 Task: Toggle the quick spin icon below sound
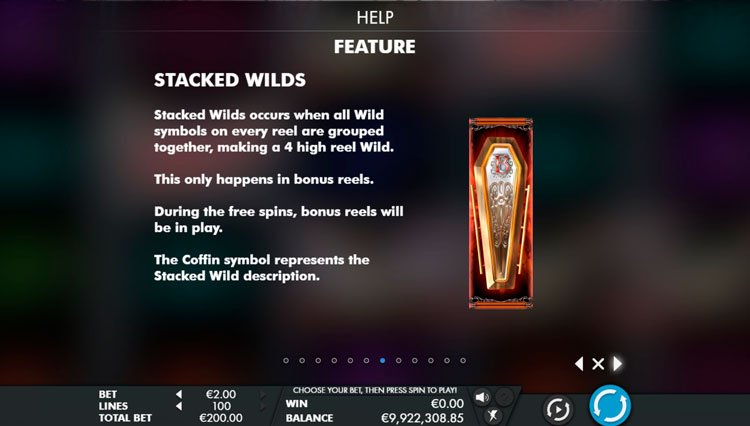click(x=492, y=415)
